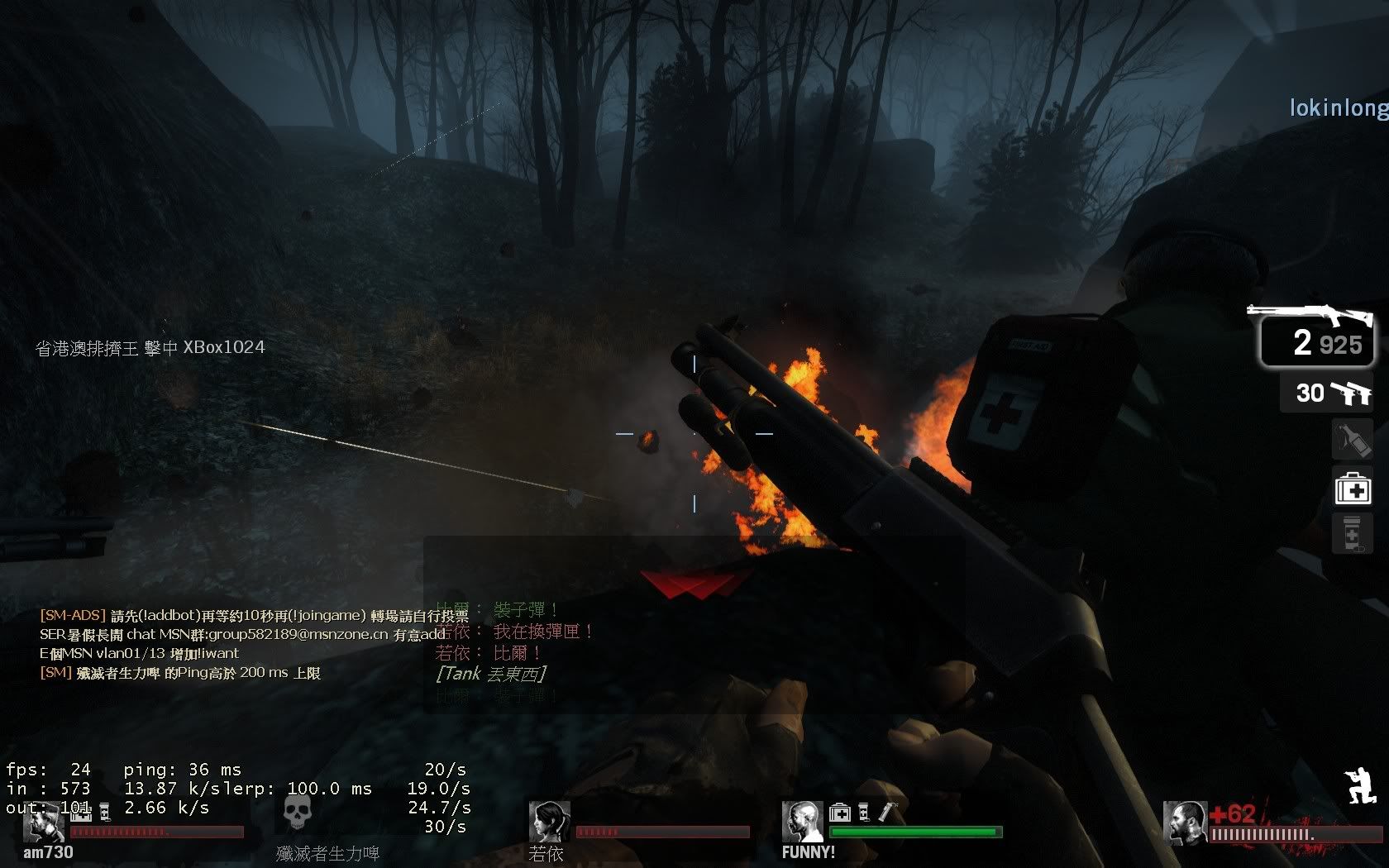The height and width of the screenshot is (868, 1389).
Task: Click the dead teammate skull icon
Action: click(x=297, y=813)
